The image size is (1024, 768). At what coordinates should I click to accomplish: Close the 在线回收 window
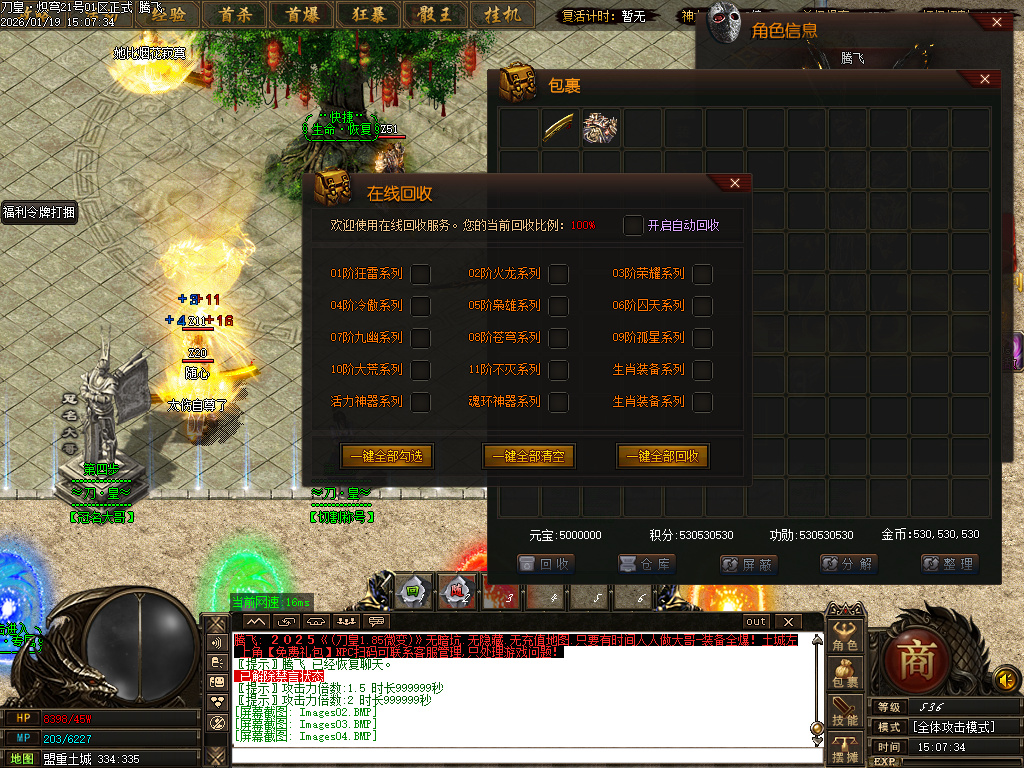point(735,183)
